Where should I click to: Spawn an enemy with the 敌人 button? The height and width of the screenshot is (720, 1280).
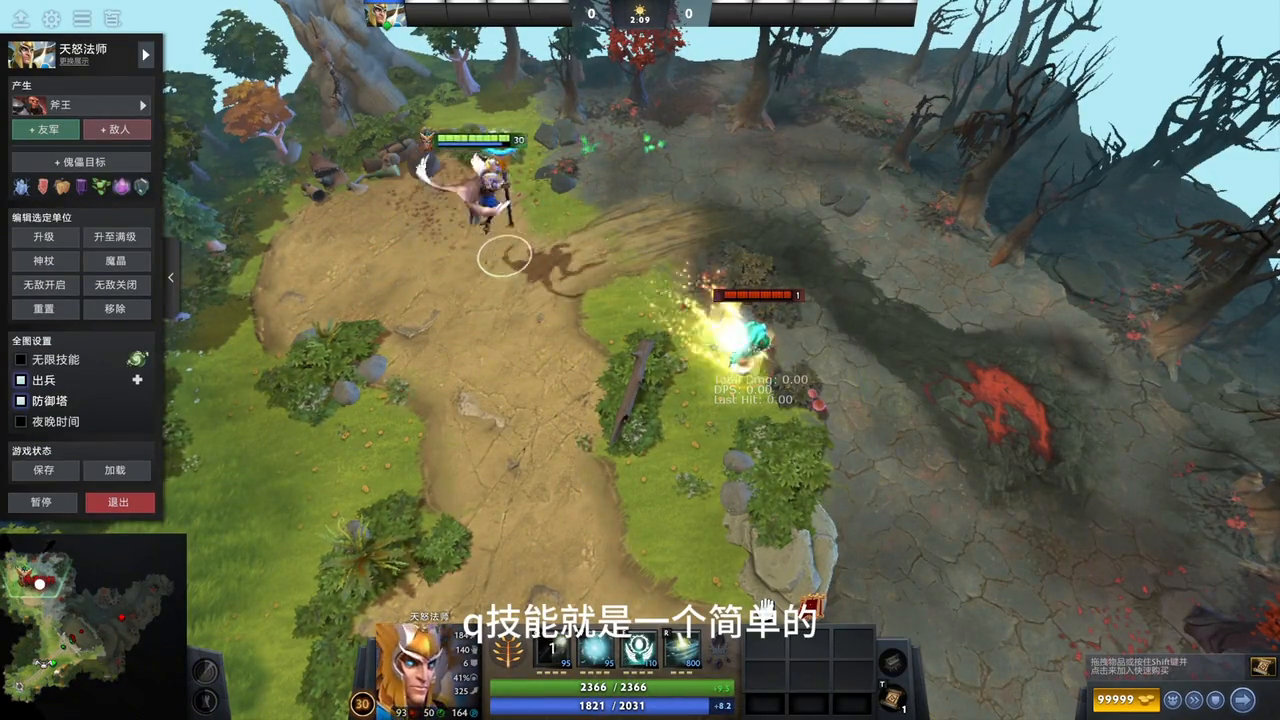point(117,129)
